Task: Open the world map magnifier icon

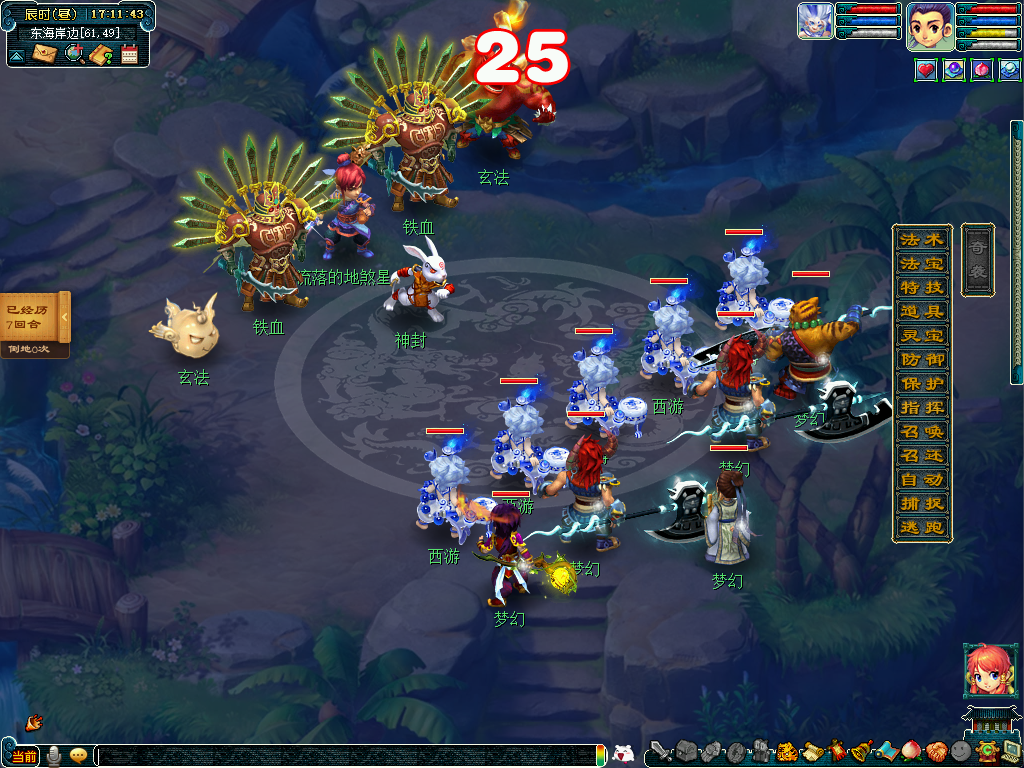Action: pos(74,53)
